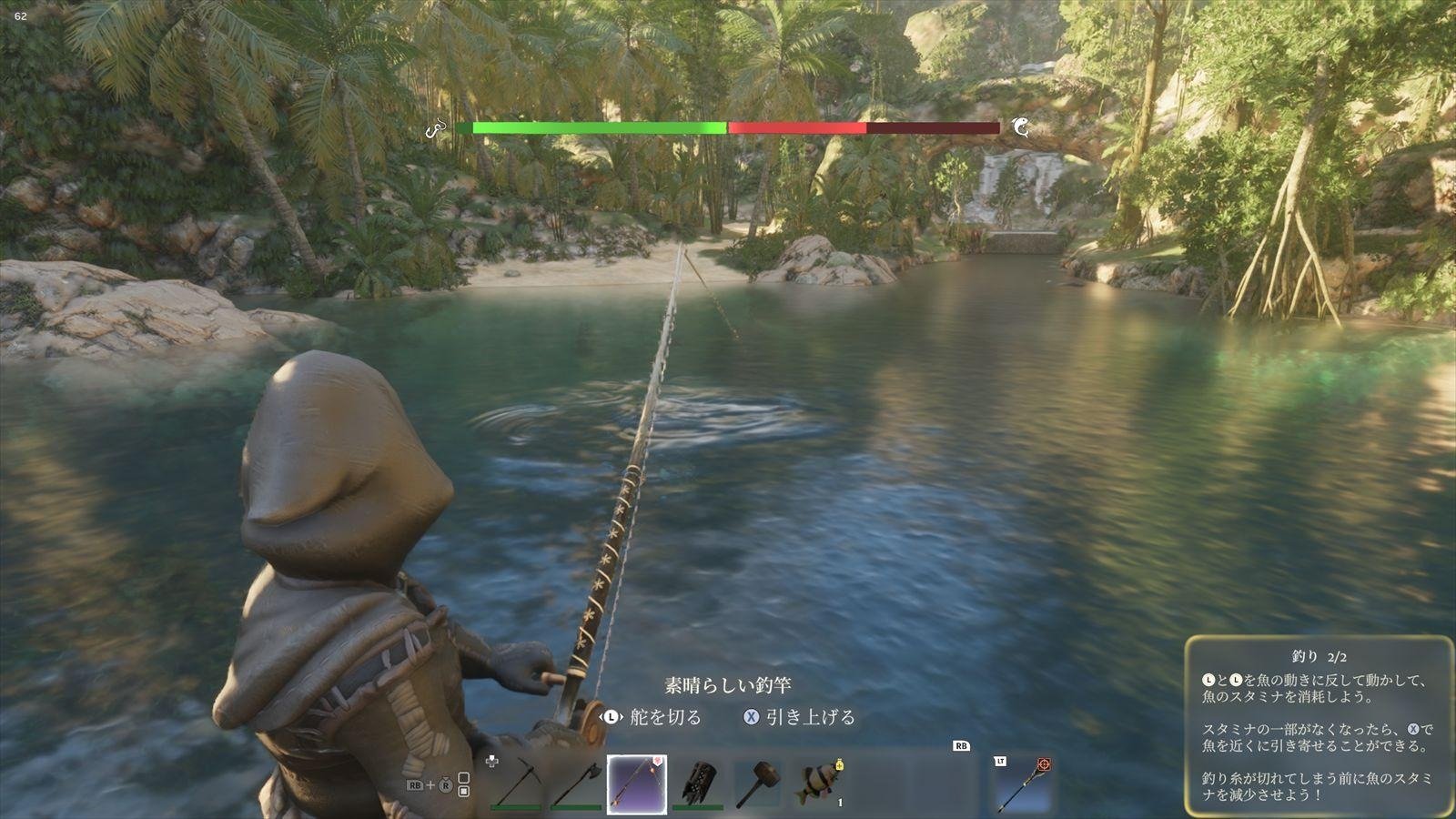The height and width of the screenshot is (819, 1456).
Task: Select the axe hotbar slot
Action: pyautogui.click(x=576, y=782)
